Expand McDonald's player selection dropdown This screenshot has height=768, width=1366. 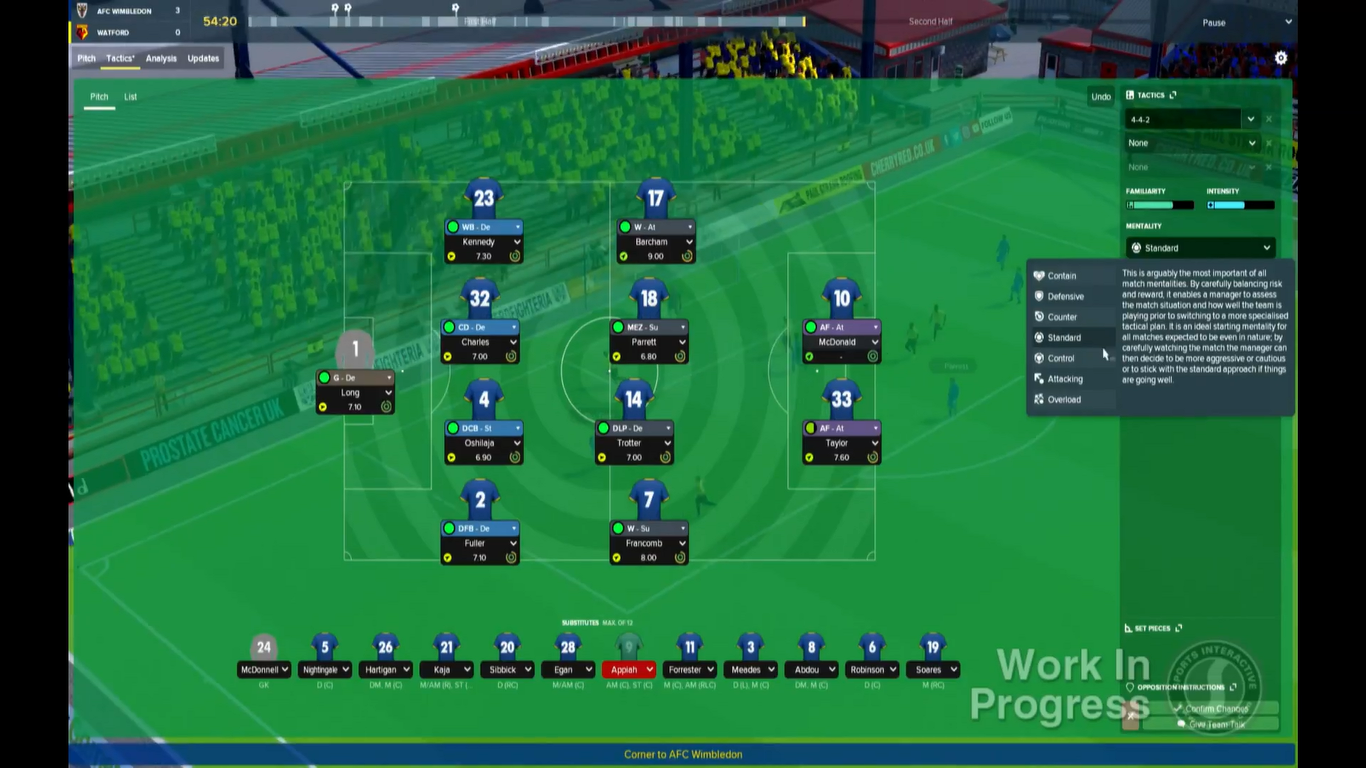[876, 342]
